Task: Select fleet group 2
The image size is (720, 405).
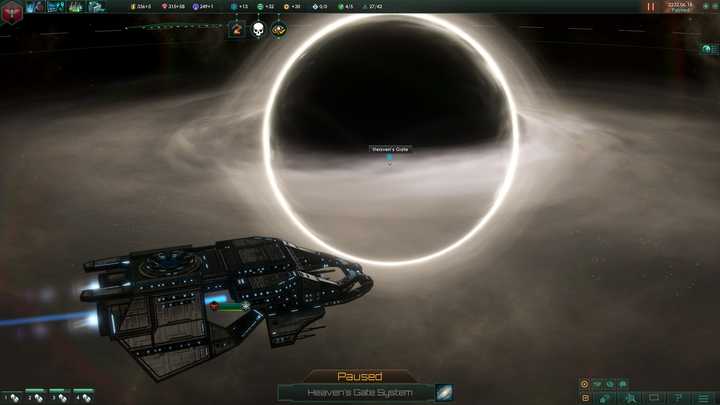Action: [x=35, y=397]
